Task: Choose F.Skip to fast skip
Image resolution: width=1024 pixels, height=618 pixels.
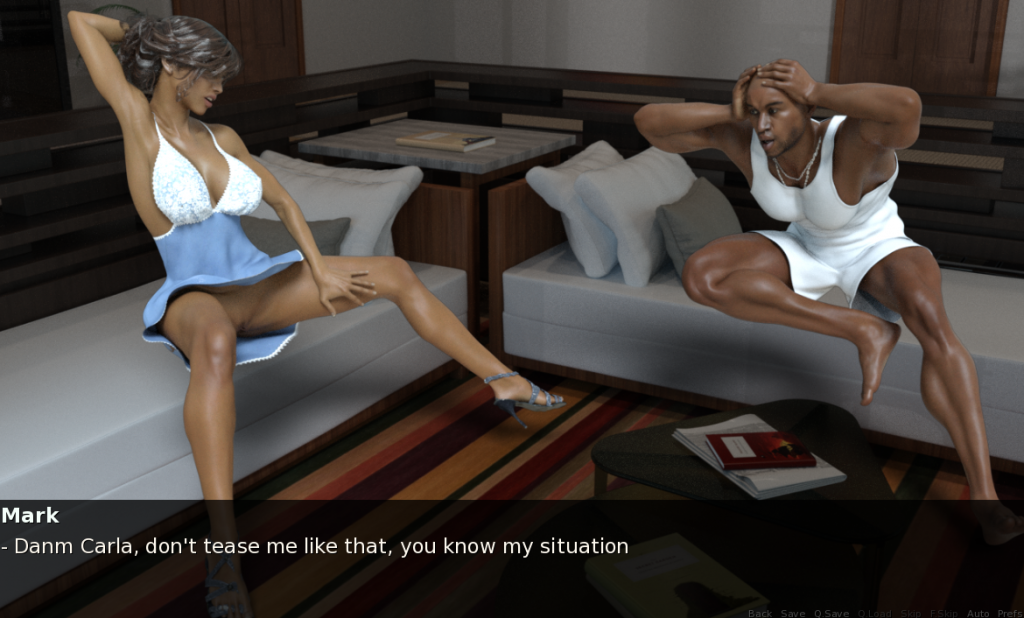Action: tap(943, 613)
